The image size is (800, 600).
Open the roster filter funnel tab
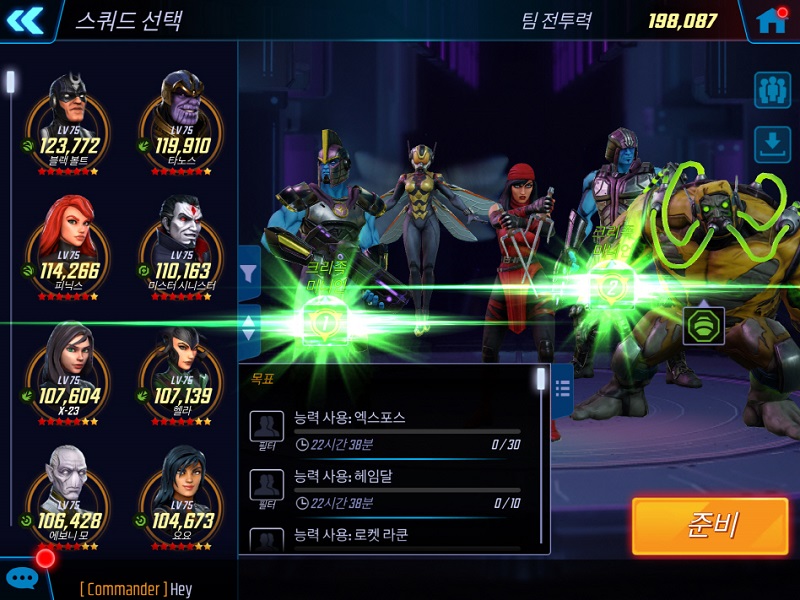point(249,273)
